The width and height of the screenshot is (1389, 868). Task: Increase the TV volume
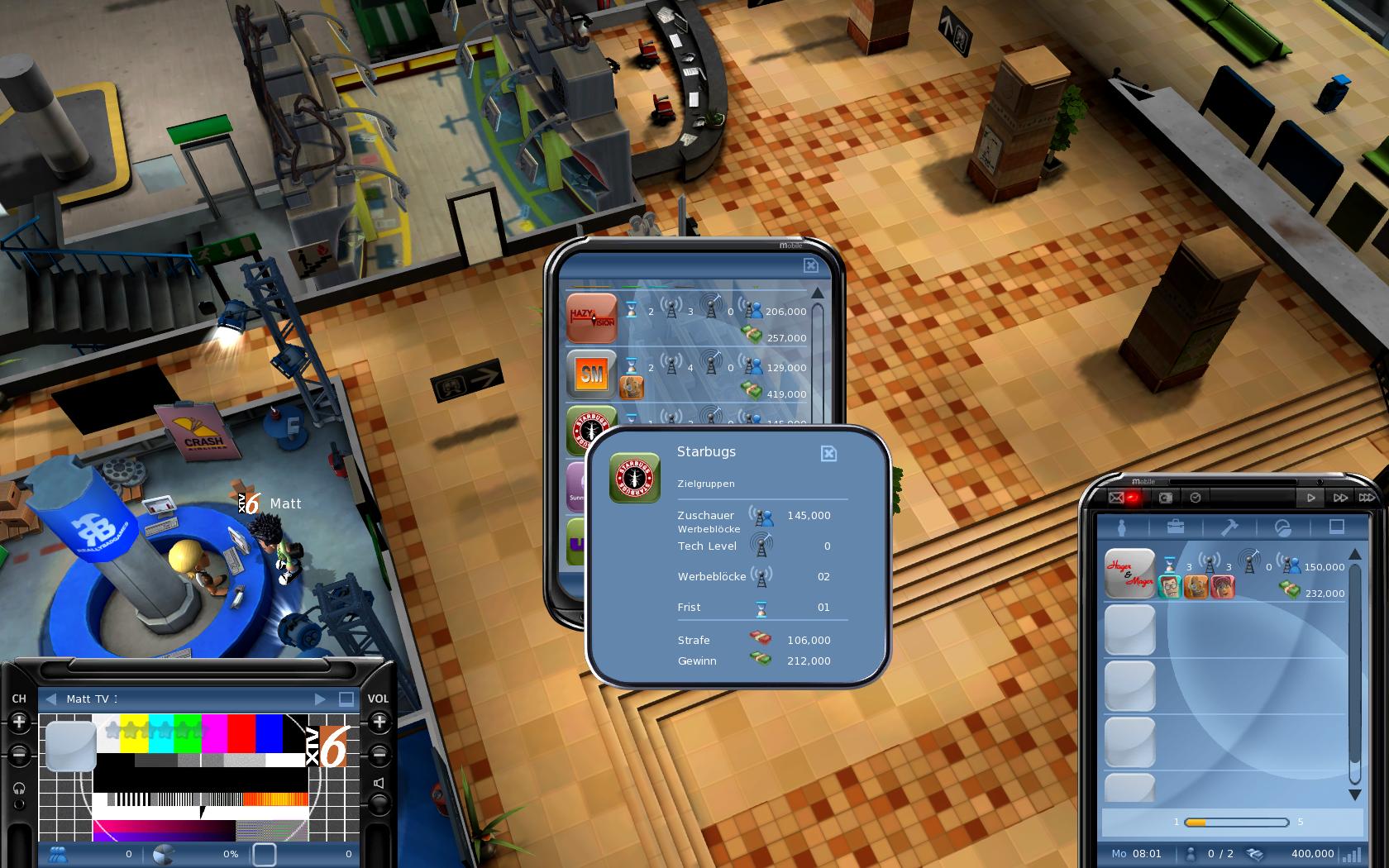tap(379, 723)
